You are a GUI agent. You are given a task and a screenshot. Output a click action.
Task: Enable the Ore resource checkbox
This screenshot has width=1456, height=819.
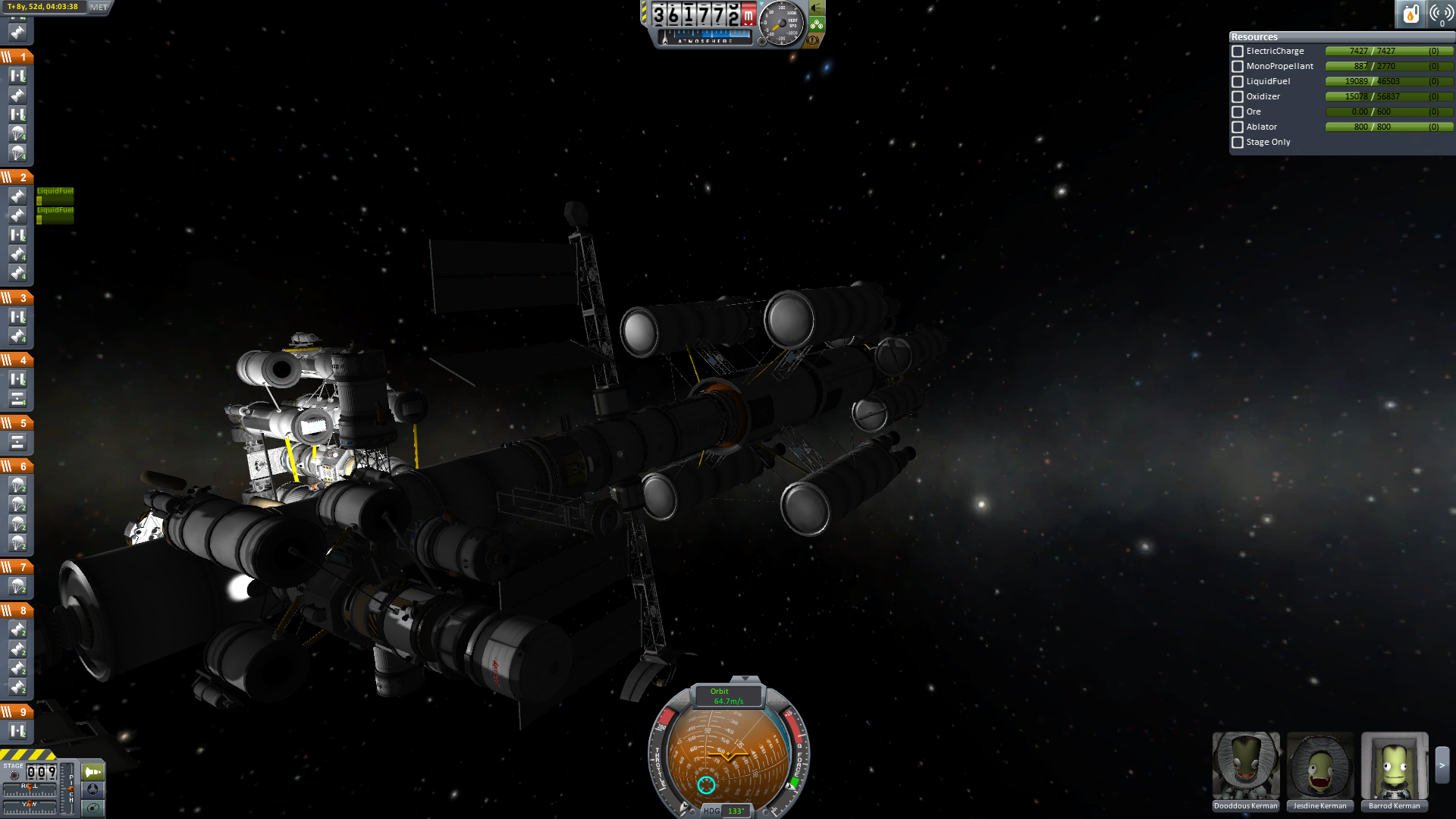(x=1238, y=112)
